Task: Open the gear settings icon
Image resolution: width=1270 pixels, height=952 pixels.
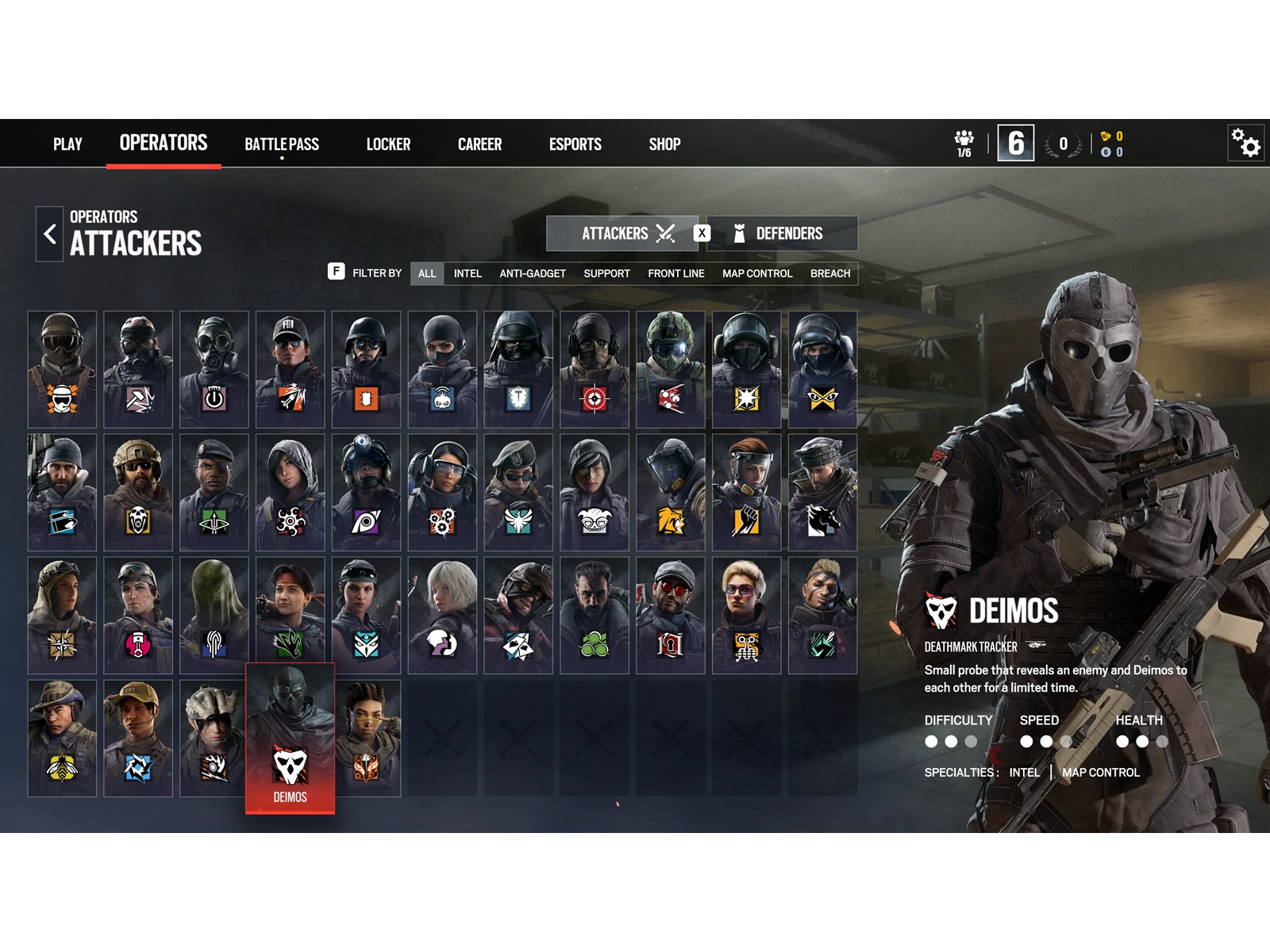Action: [1245, 144]
